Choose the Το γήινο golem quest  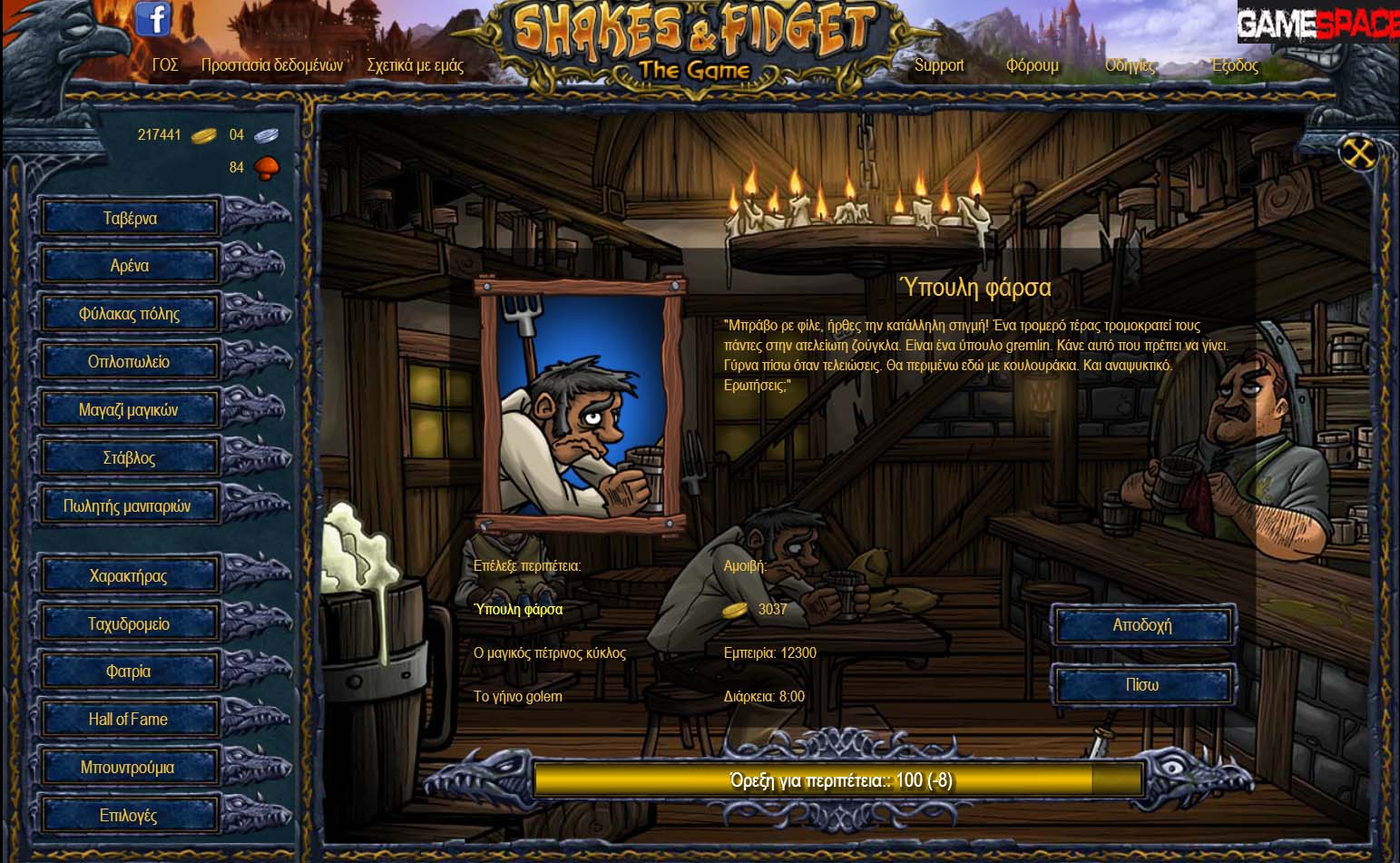pyautogui.click(x=518, y=696)
